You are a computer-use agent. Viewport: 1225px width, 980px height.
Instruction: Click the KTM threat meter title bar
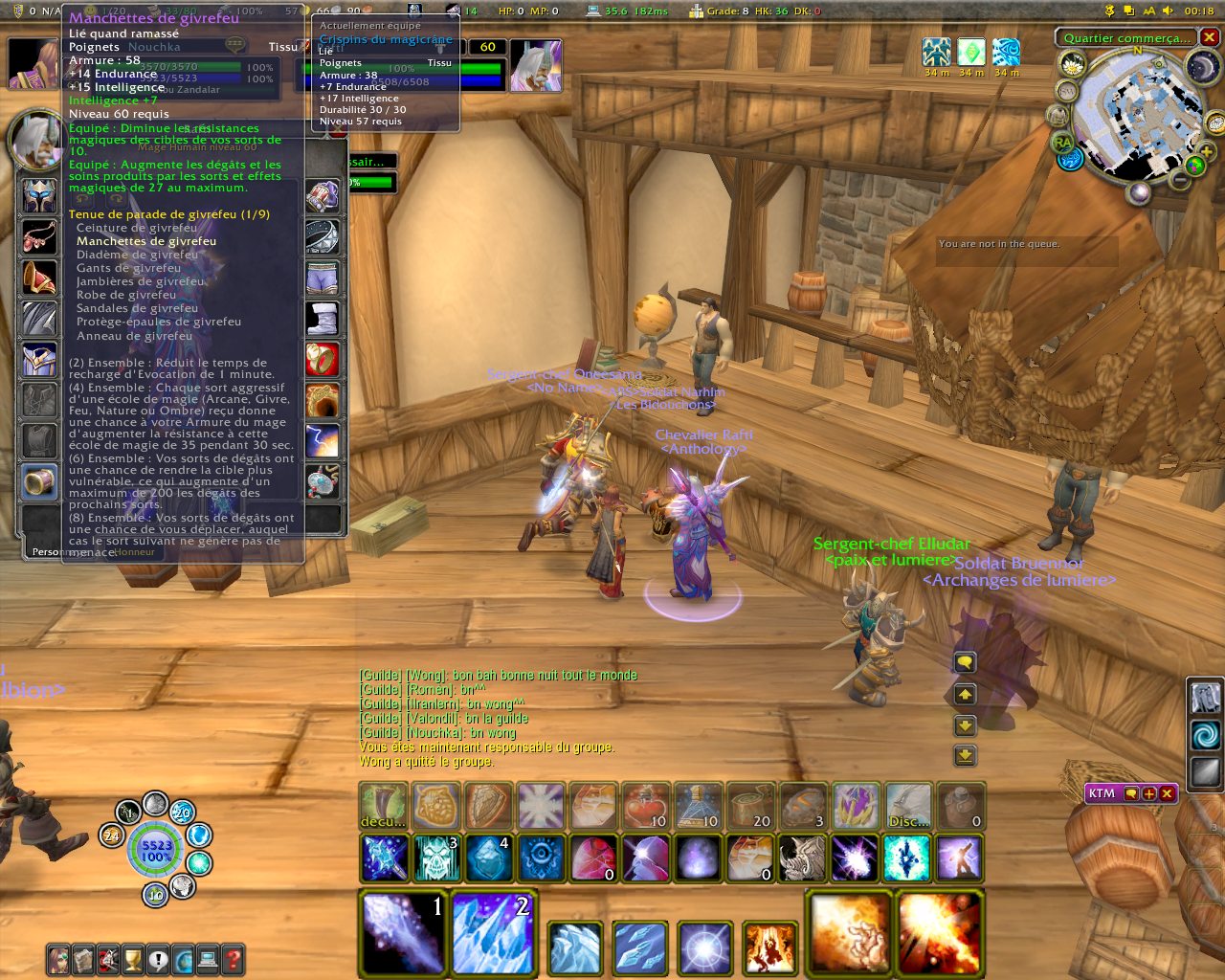[x=1102, y=793]
